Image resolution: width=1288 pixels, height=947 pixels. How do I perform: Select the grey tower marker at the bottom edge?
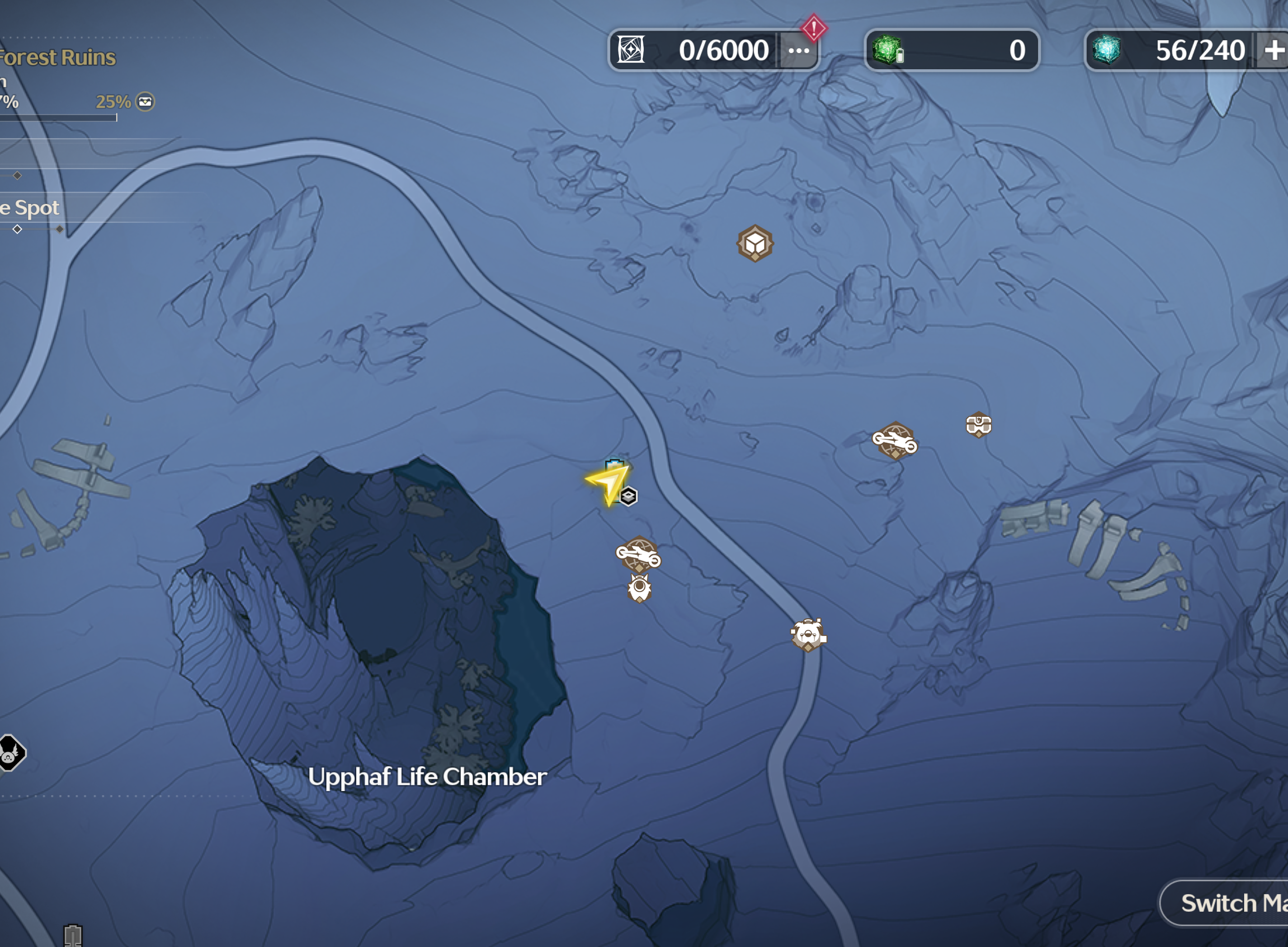pyautogui.click(x=73, y=934)
